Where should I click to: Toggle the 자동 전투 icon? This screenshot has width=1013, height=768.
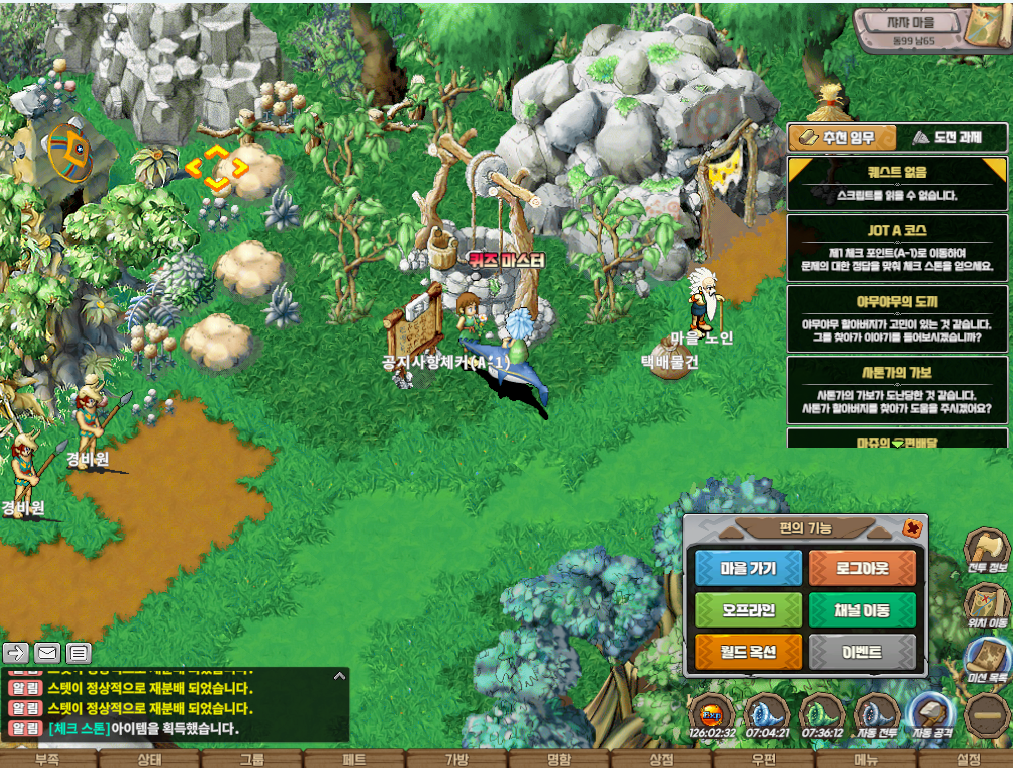(x=877, y=715)
